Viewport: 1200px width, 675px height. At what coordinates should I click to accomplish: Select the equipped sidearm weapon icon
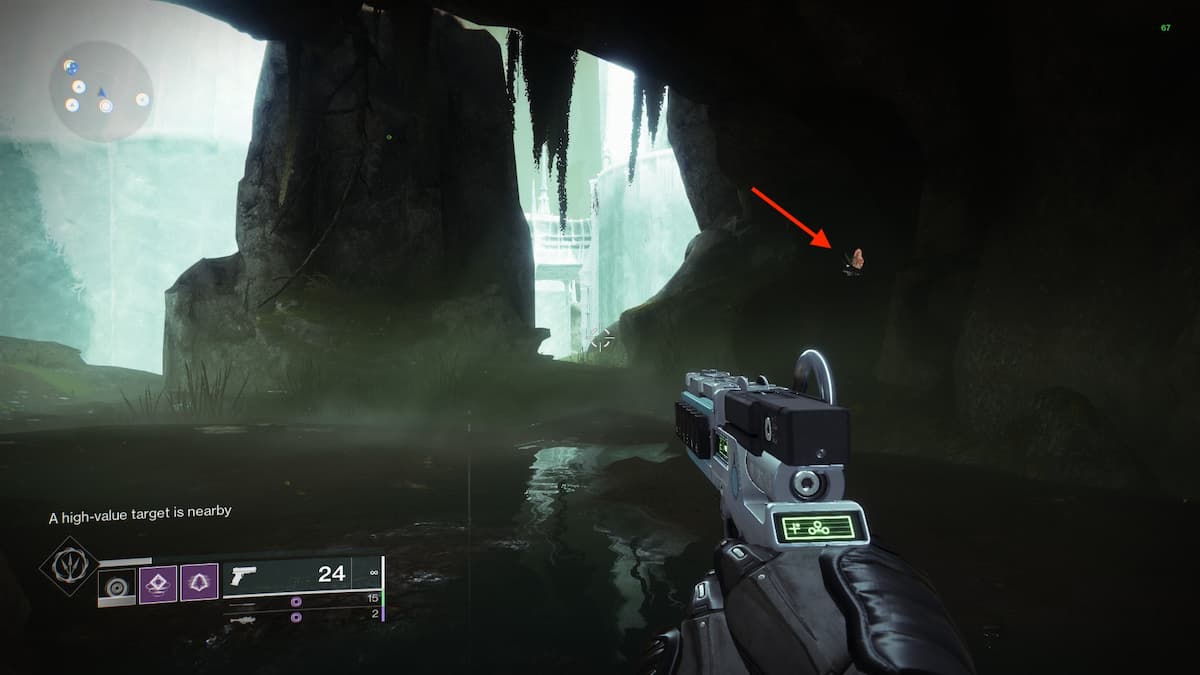tap(244, 576)
